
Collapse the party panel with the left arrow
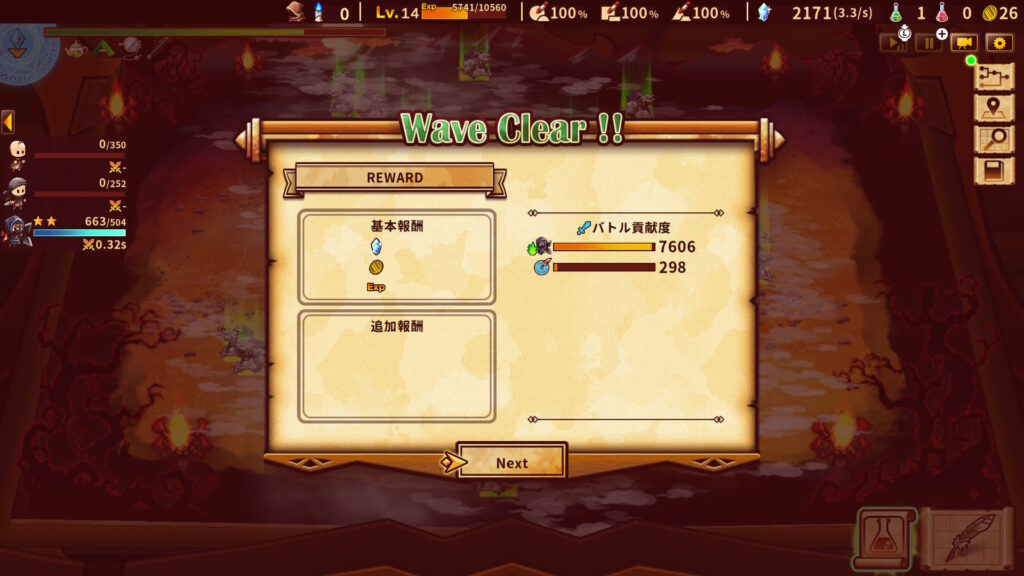pos(7,122)
